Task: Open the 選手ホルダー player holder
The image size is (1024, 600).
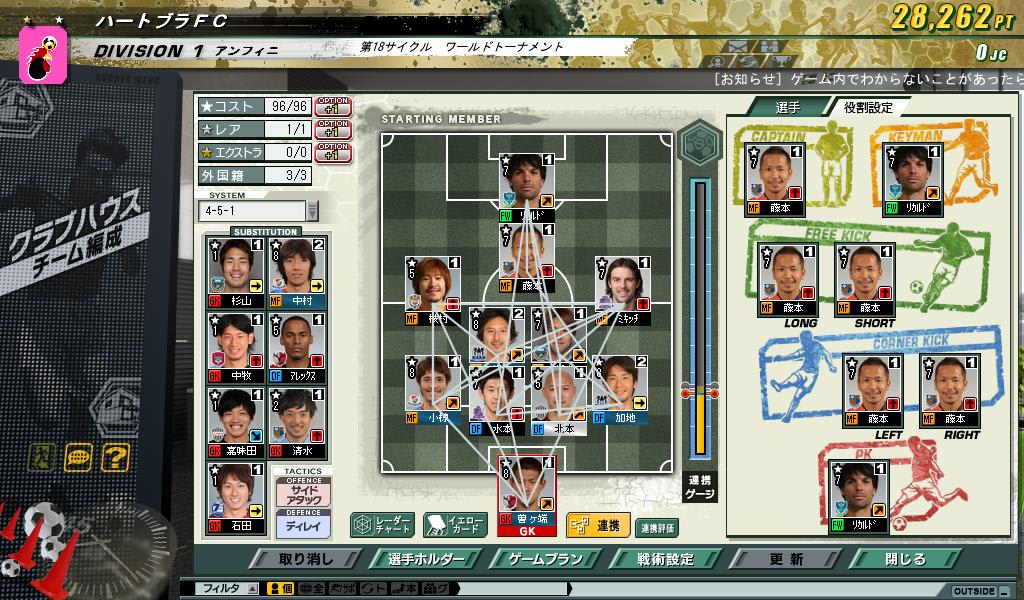Action: click(425, 559)
